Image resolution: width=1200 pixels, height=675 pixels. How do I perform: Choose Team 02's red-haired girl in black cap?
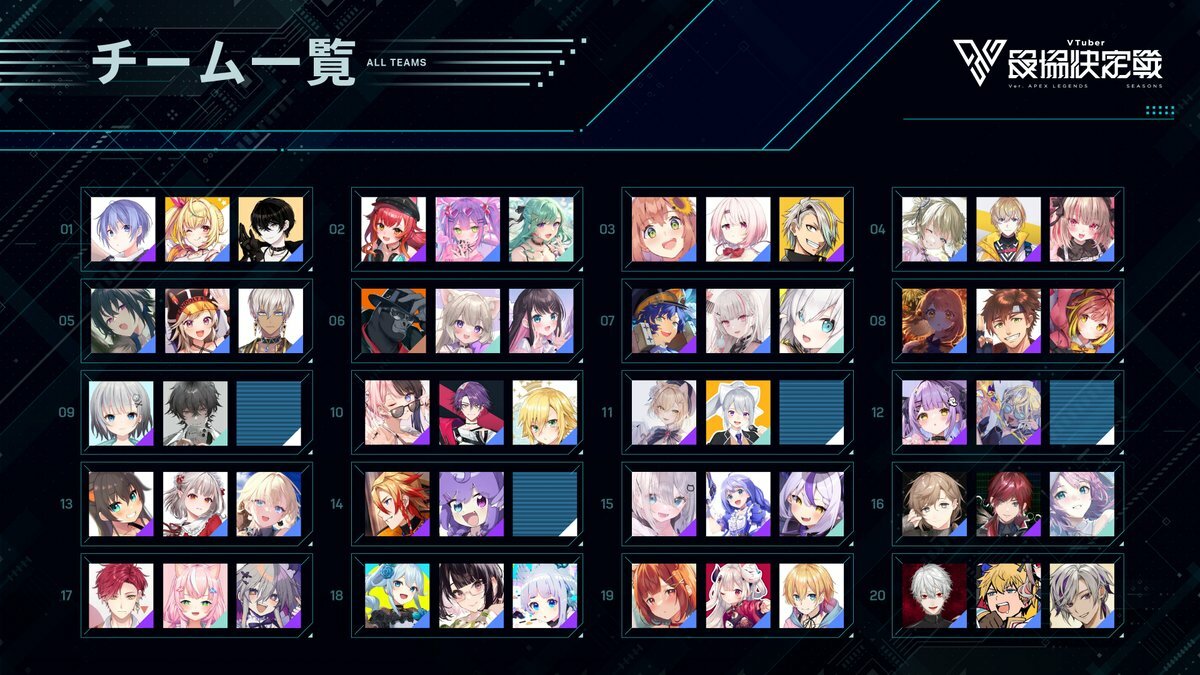pos(393,229)
